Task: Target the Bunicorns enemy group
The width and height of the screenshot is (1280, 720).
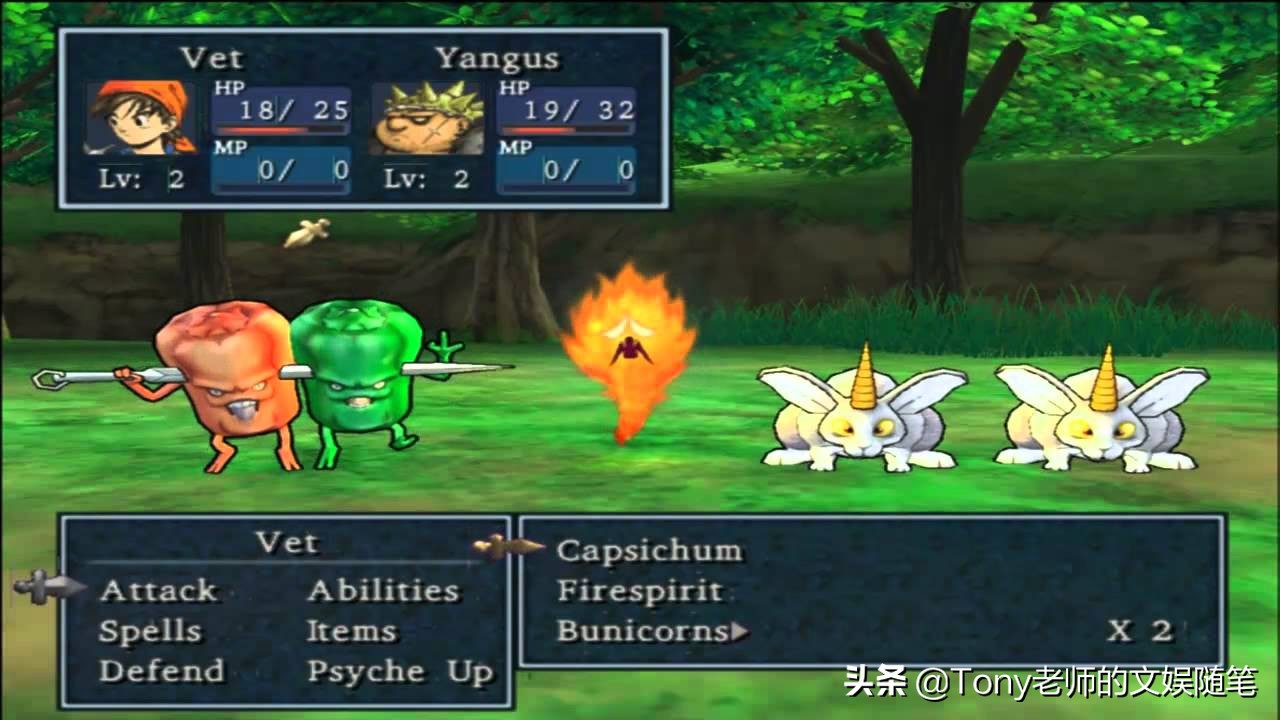Action: click(644, 632)
